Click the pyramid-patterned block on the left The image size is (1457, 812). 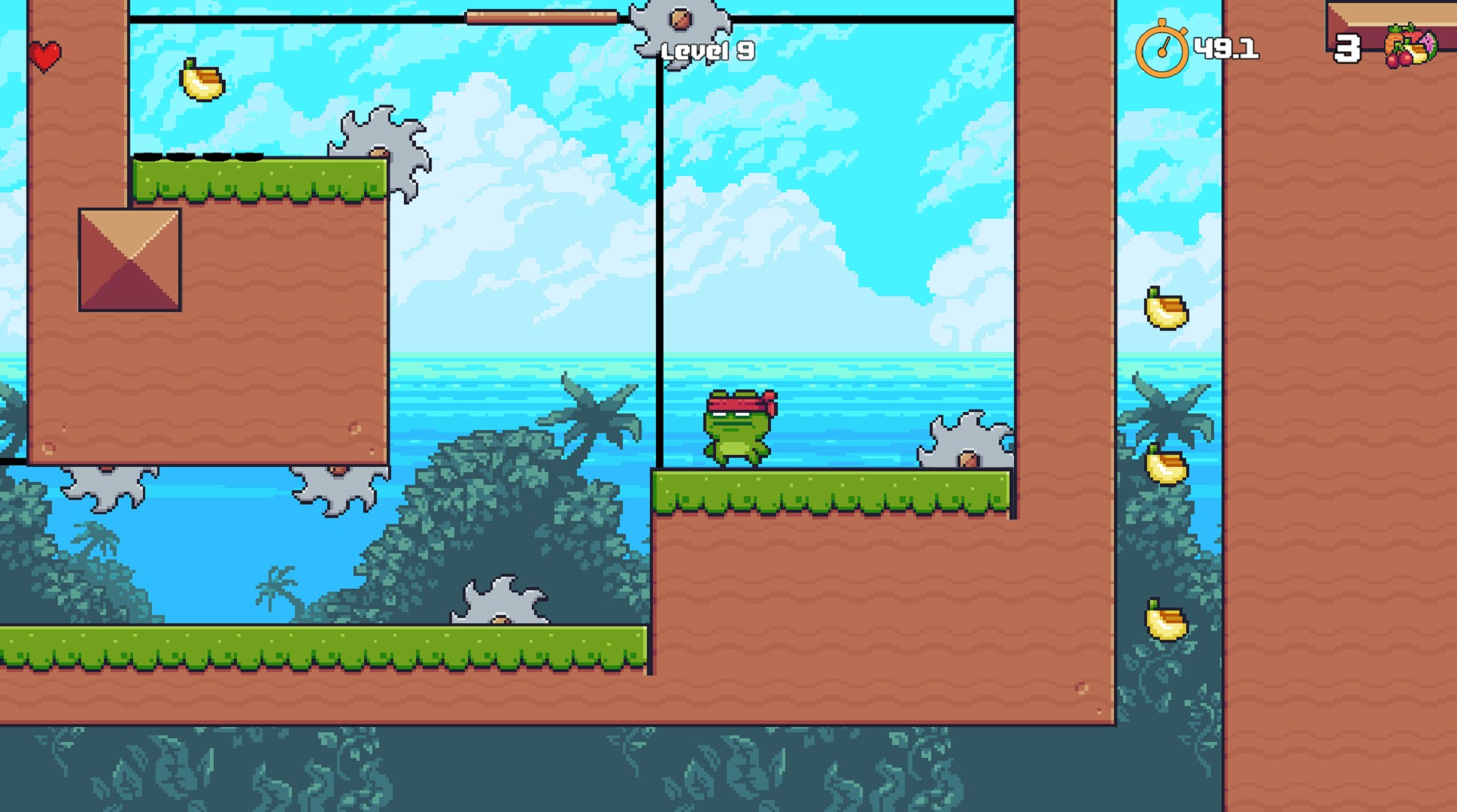(129, 259)
